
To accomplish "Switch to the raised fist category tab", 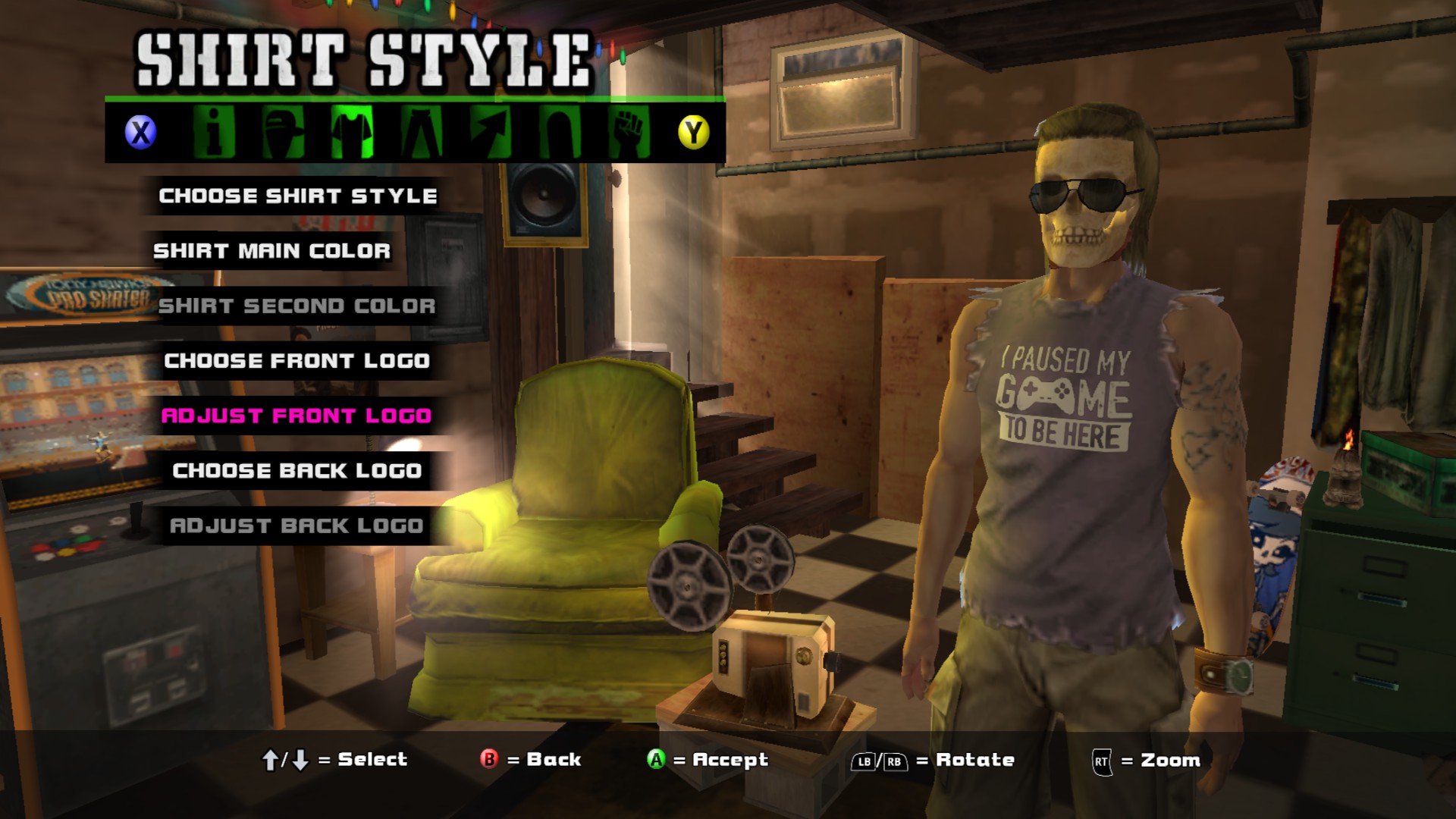I will point(629,133).
